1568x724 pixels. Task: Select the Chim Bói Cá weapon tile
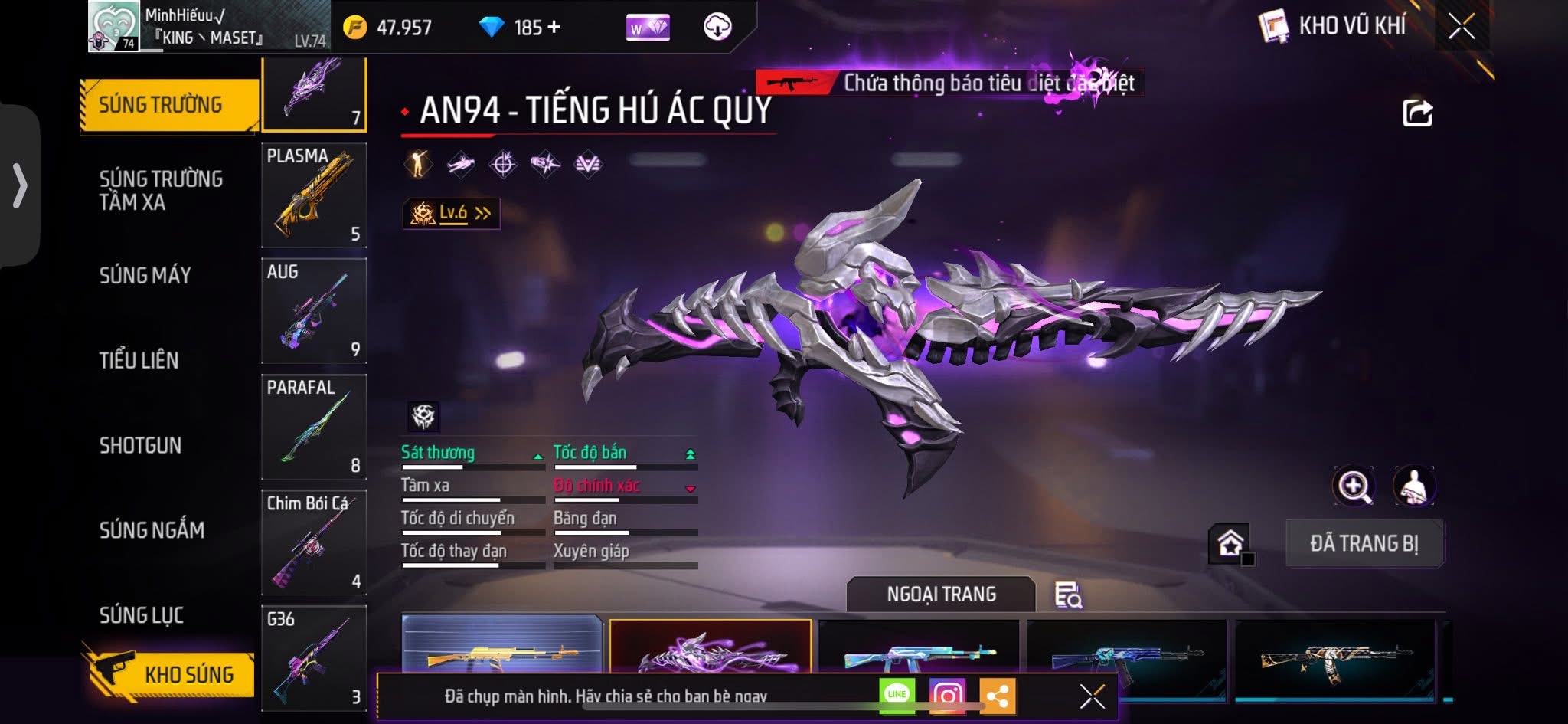pyautogui.click(x=314, y=542)
